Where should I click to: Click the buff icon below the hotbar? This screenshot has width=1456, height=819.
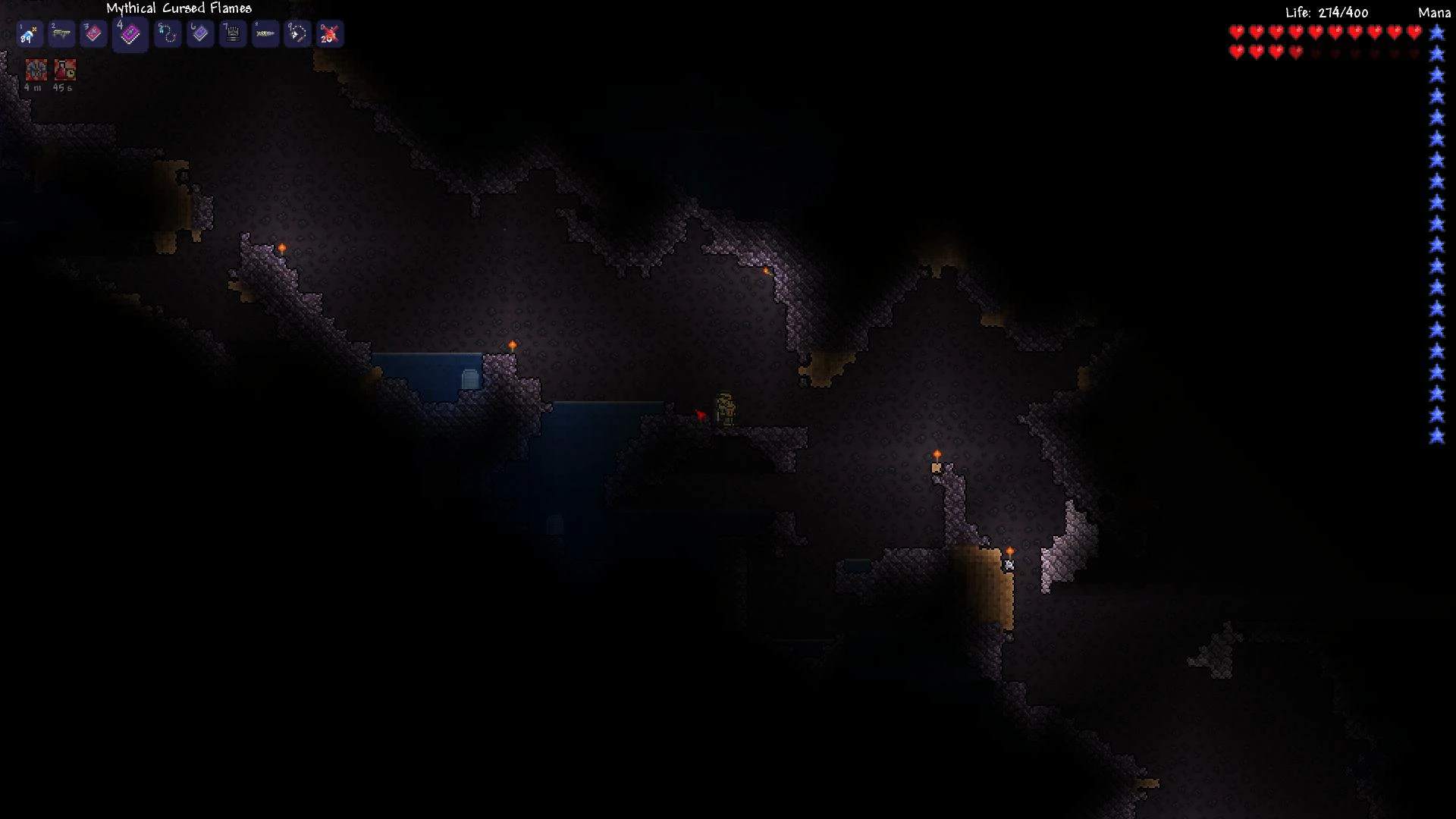35,71
